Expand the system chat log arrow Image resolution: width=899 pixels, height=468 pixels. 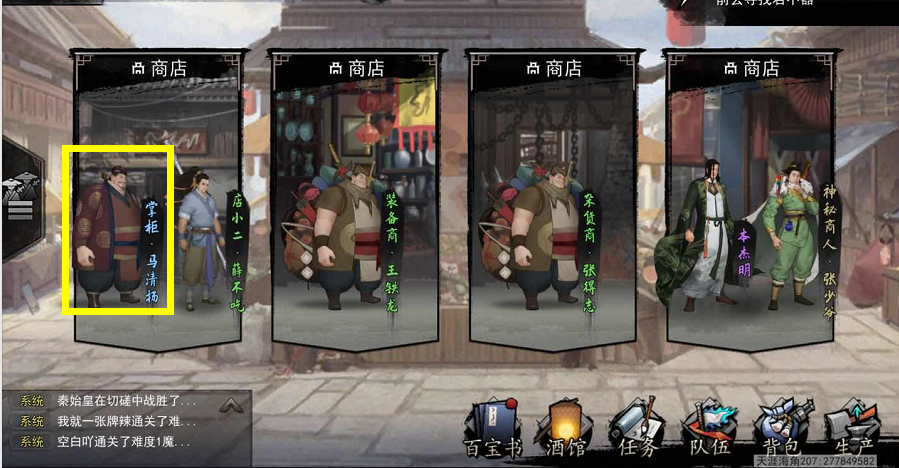point(231,405)
